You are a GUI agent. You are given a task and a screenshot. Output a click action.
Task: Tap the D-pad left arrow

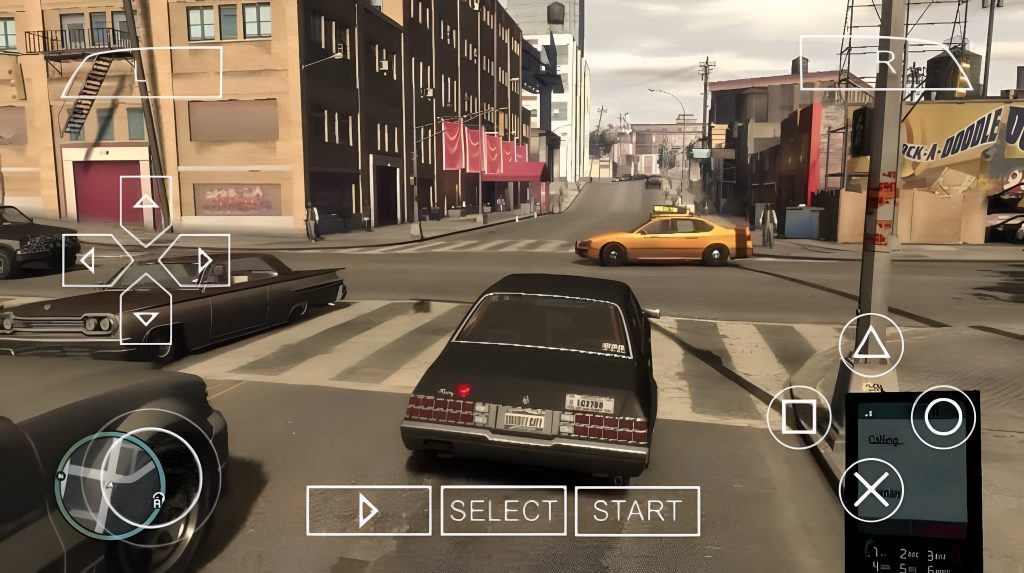88,261
